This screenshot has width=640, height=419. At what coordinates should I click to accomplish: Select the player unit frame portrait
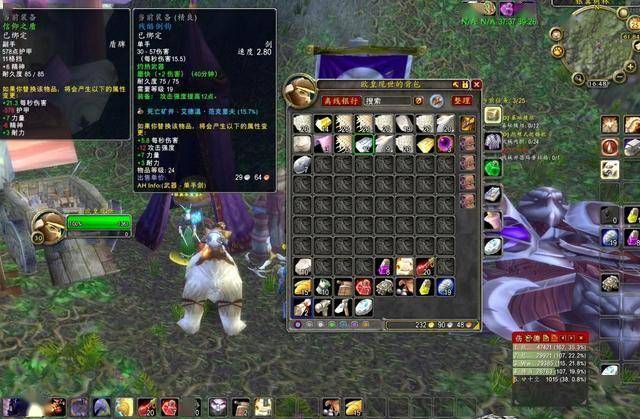point(47,227)
